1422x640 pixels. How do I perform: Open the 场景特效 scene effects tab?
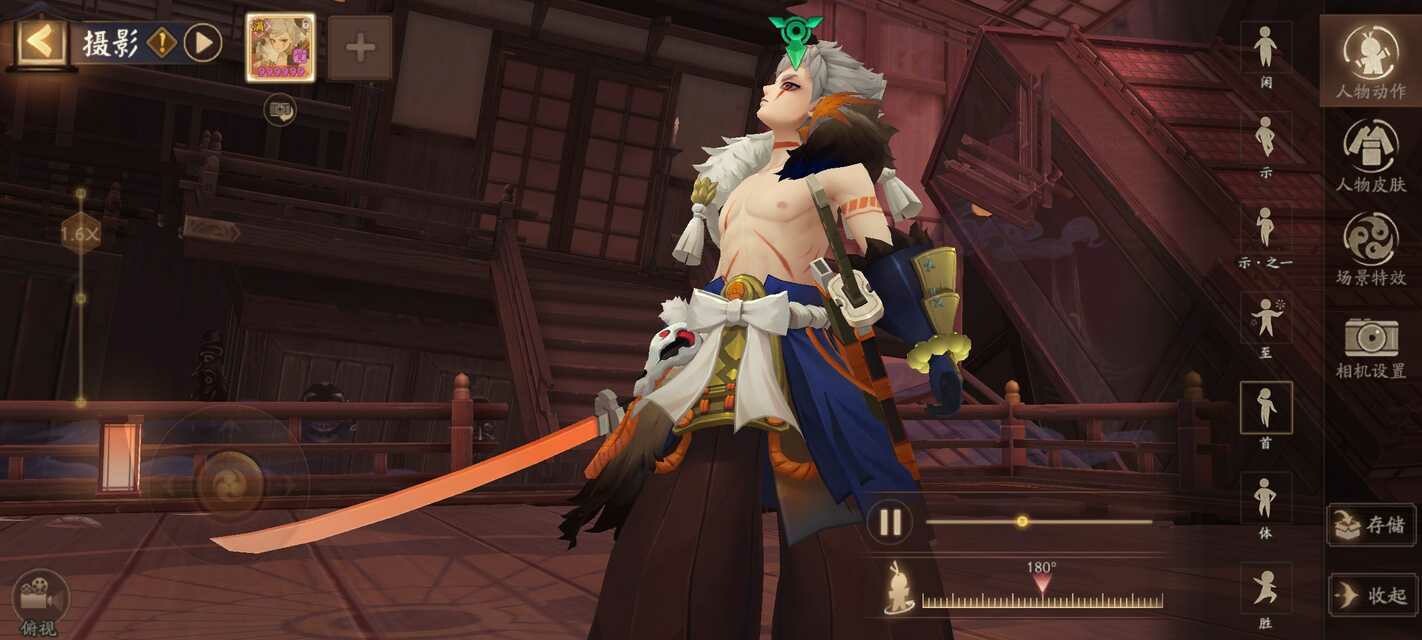pos(1370,248)
